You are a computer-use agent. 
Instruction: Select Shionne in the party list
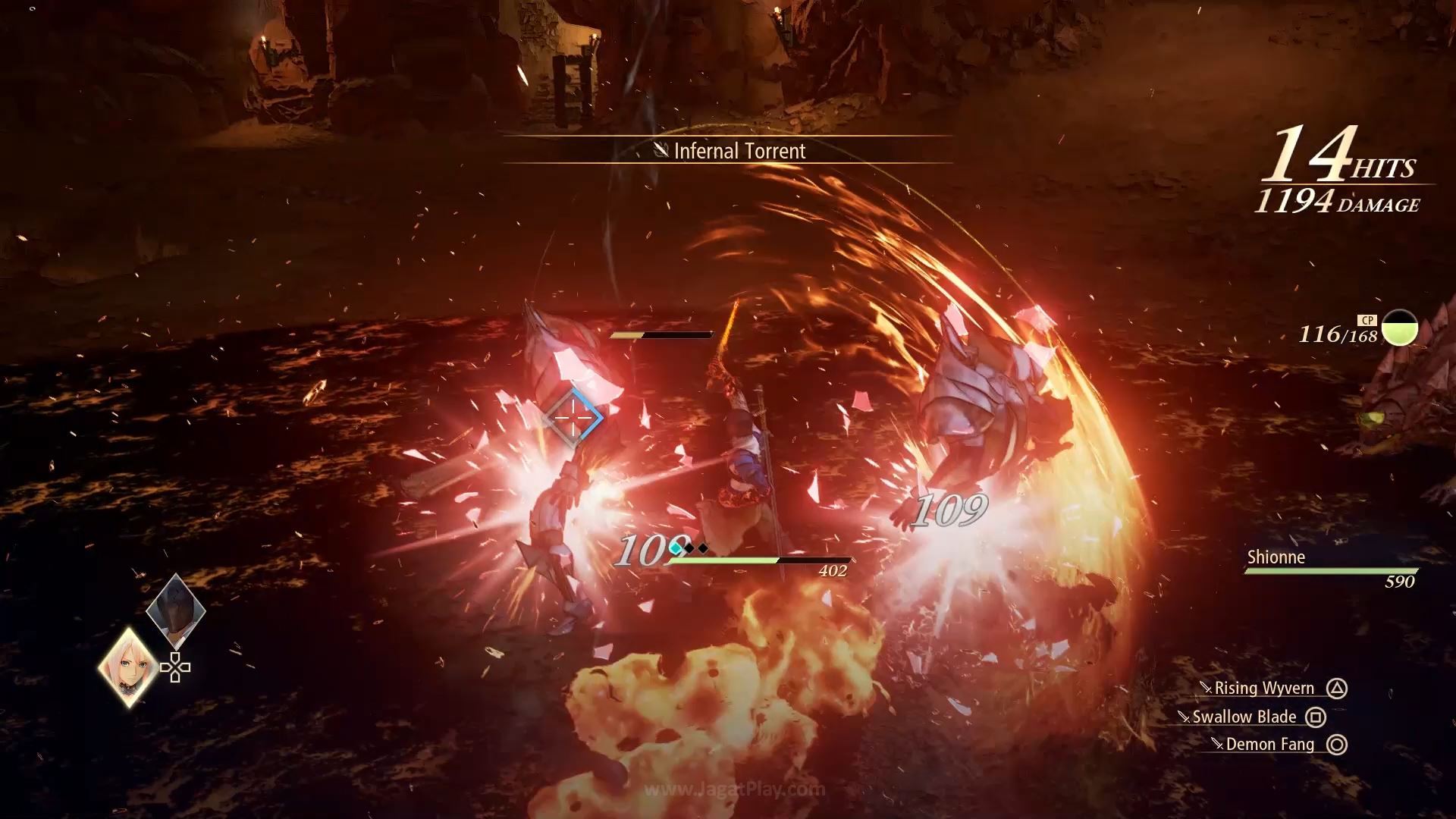pyautogui.click(x=1276, y=558)
